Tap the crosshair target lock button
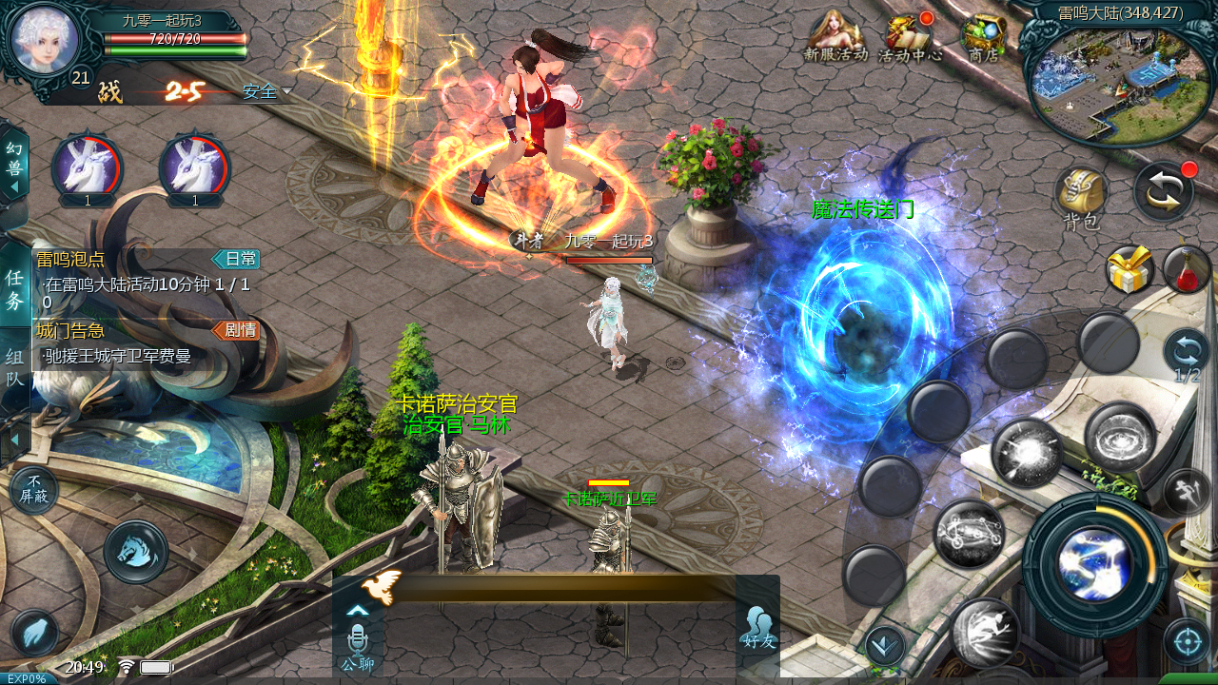 [1187, 641]
